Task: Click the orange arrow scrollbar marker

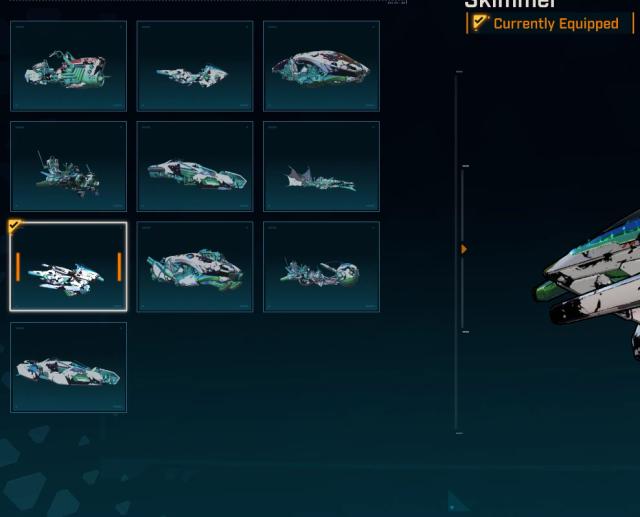Action: pos(464,249)
